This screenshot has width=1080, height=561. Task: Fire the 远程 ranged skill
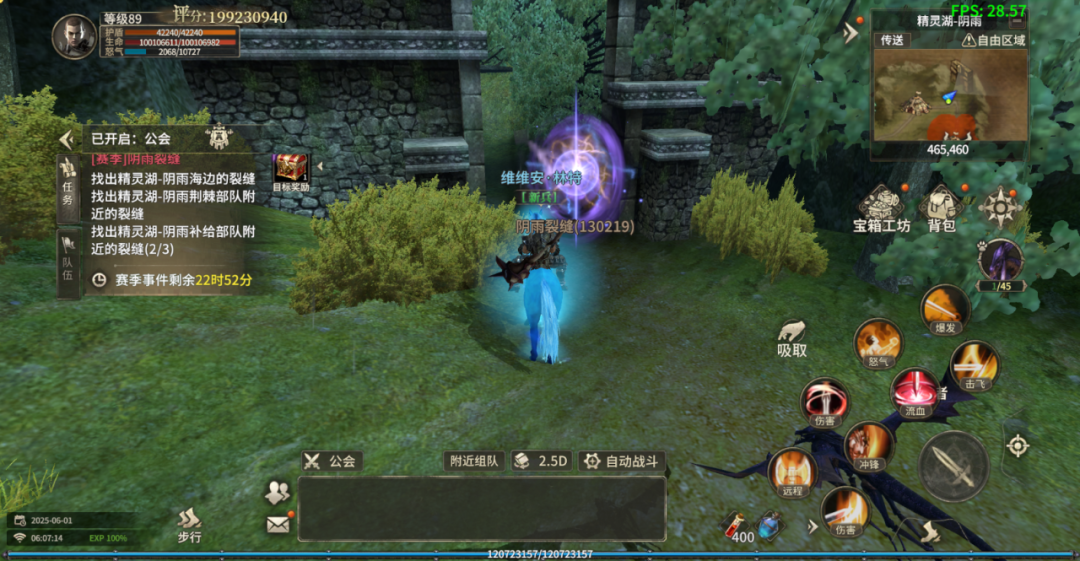pyautogui.click(x=792, y=472)
